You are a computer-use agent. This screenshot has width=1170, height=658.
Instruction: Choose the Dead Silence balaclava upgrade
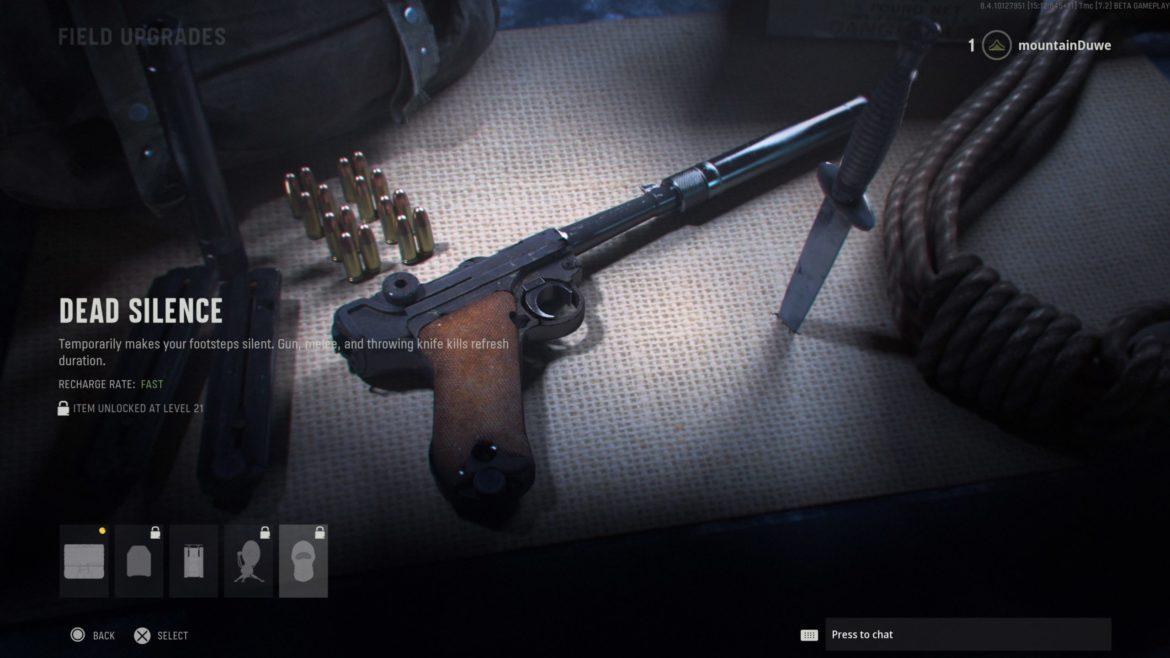[x=303, y=561]
